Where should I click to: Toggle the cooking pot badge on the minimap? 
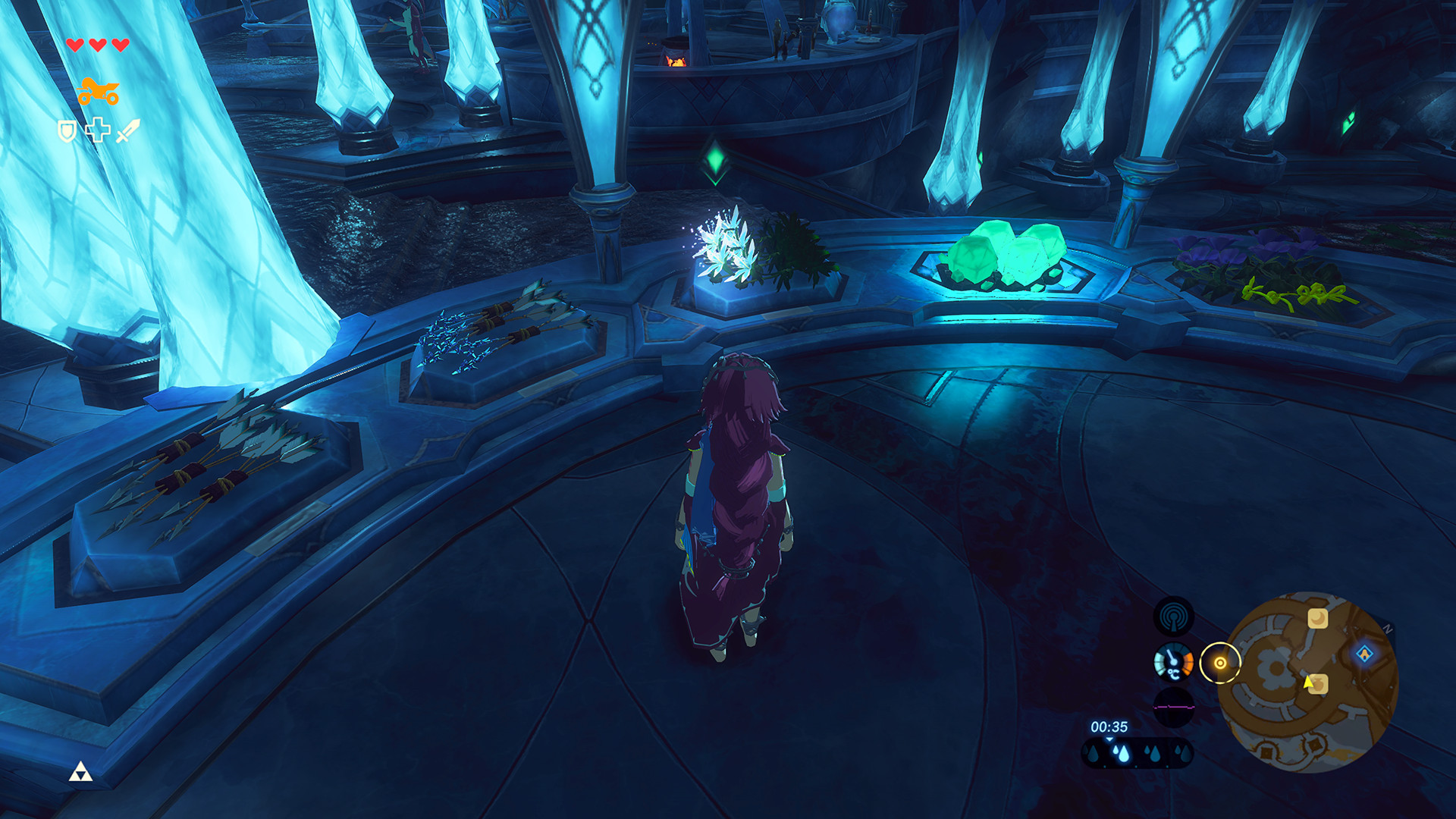pos(1319,685)
